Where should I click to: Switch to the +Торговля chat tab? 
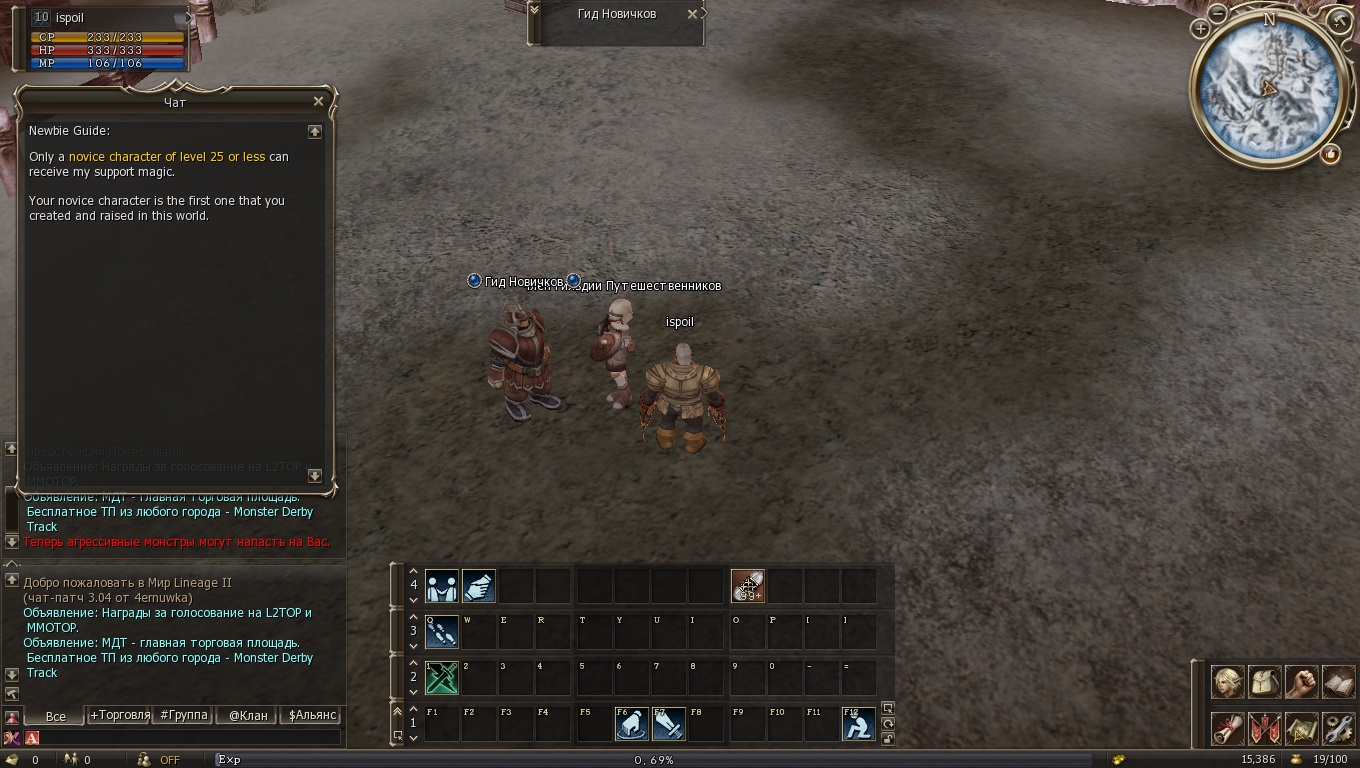(119, 715)
